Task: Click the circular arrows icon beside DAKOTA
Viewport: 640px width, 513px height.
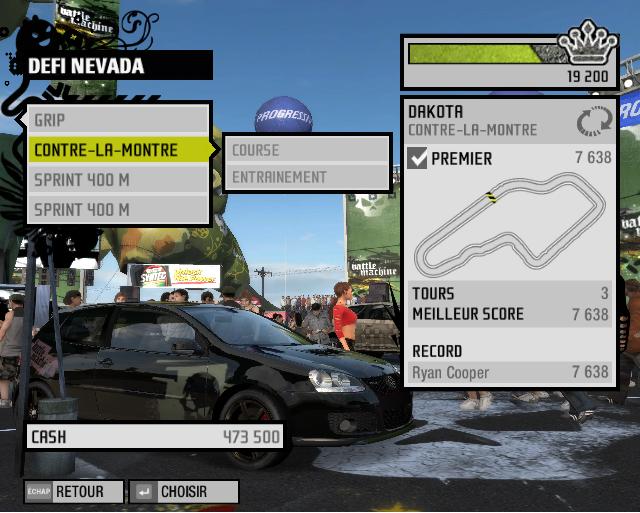Action: pyautogui.click(x=593, y=121)
